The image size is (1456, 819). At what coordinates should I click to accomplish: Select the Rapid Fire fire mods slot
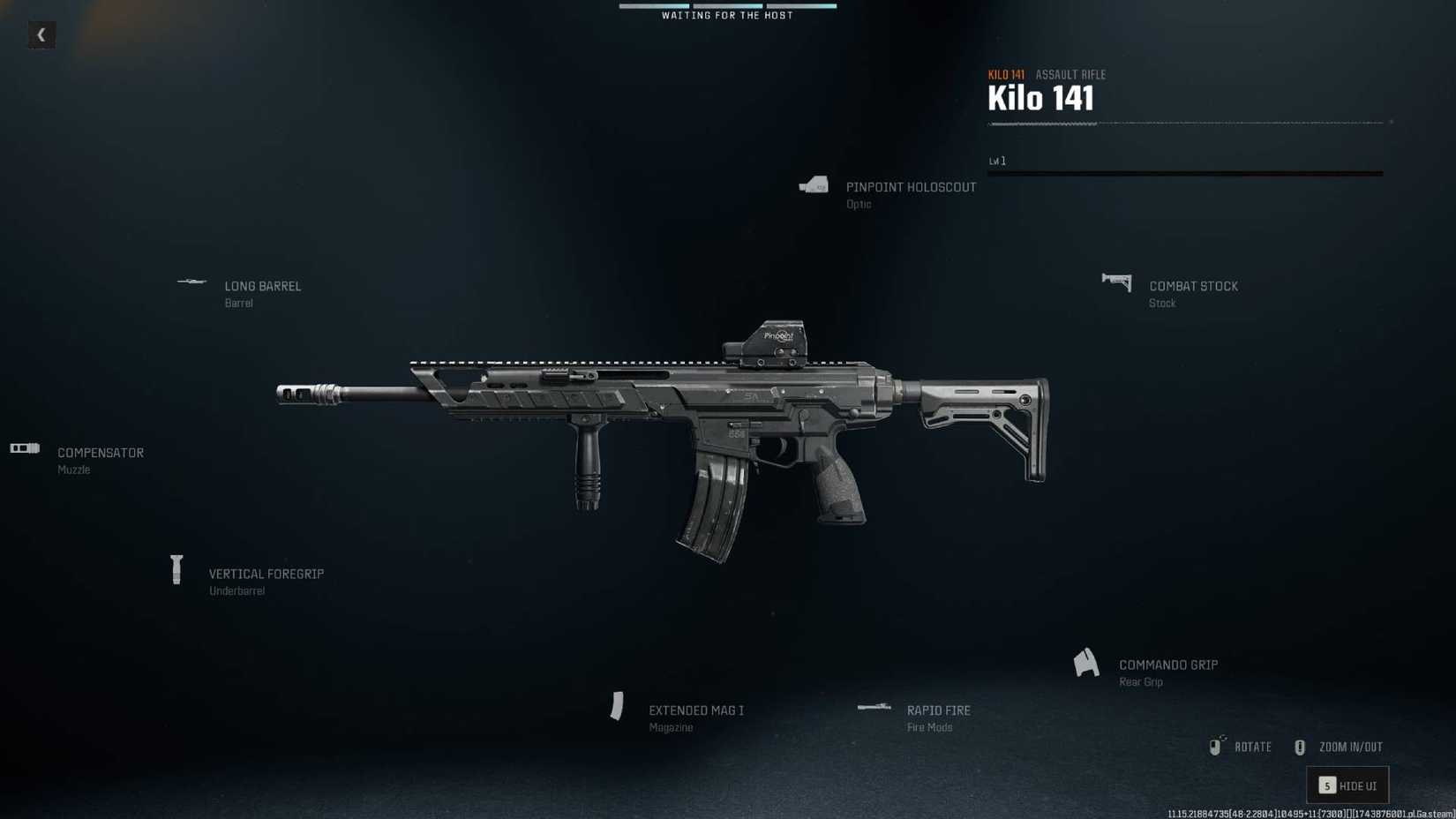tap(937, 711)
